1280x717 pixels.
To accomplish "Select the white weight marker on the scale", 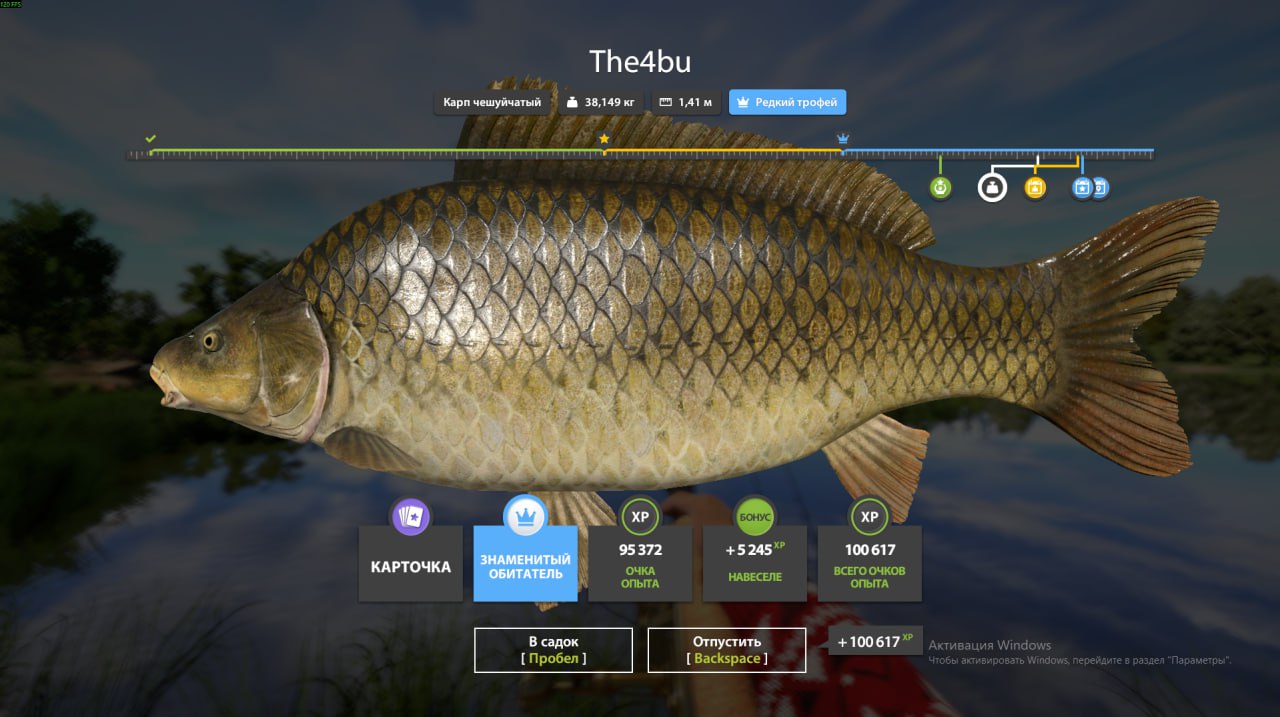I will 992,187.
